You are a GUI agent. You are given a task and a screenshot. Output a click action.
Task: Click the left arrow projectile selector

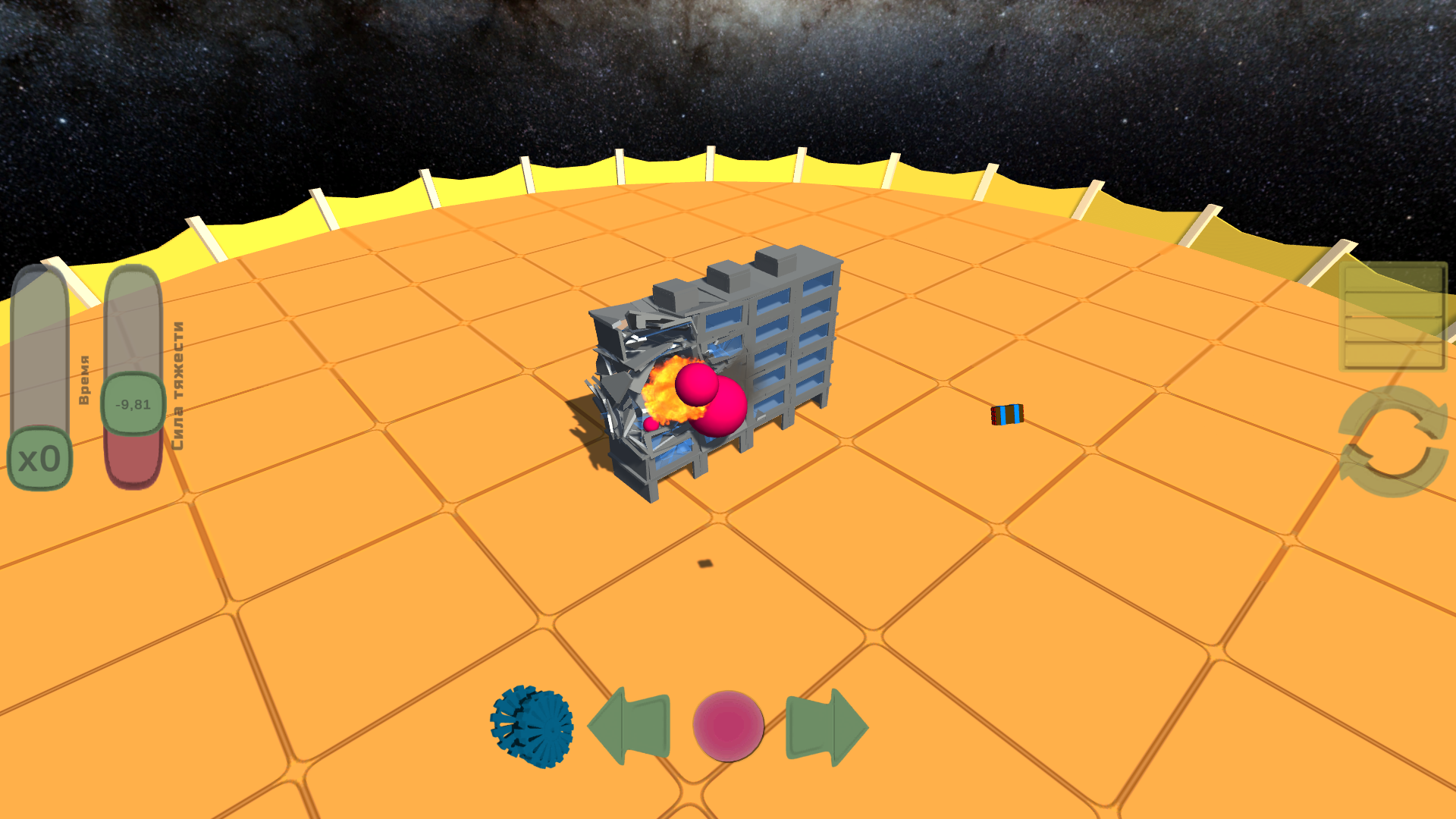[x=629, y=726]
